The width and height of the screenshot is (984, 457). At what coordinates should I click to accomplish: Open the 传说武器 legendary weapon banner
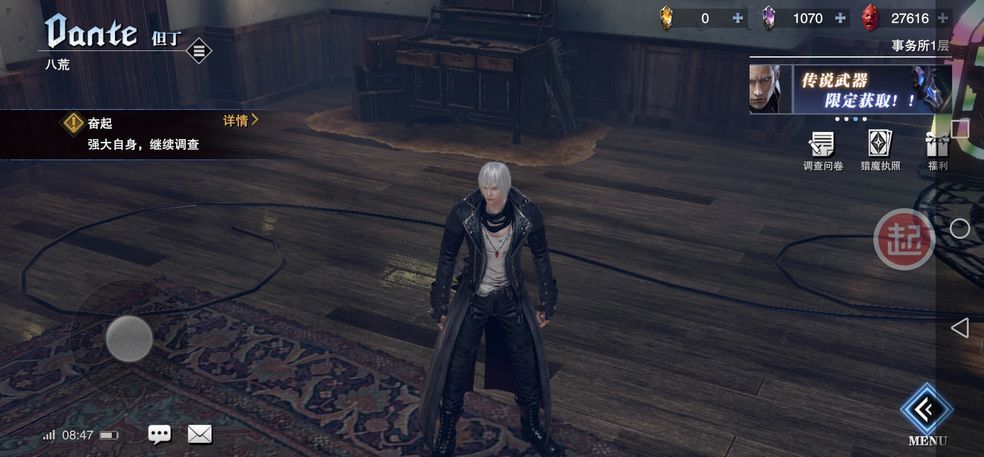(x=848, y=90)
